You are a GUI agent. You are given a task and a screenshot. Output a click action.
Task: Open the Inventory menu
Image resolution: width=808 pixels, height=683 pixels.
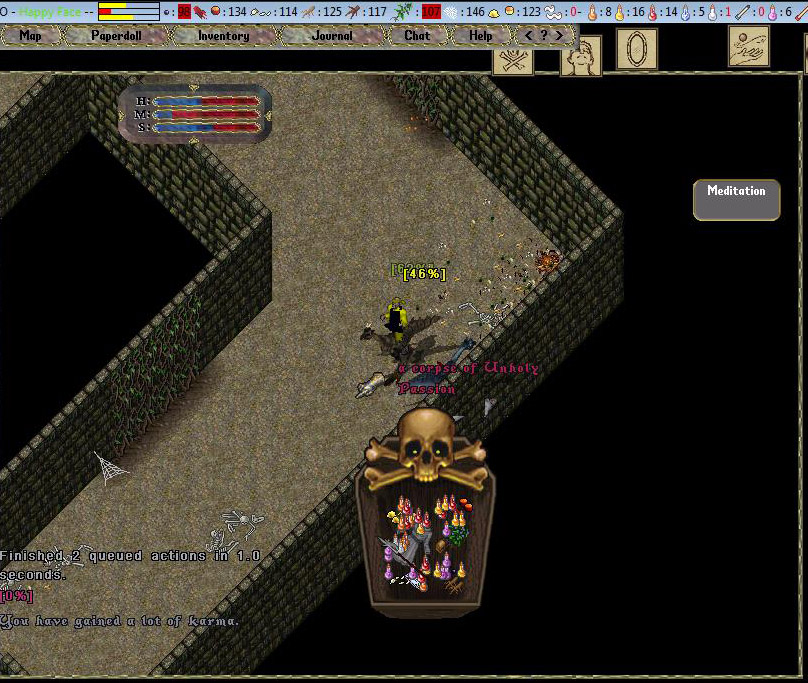tap(223, 35)
